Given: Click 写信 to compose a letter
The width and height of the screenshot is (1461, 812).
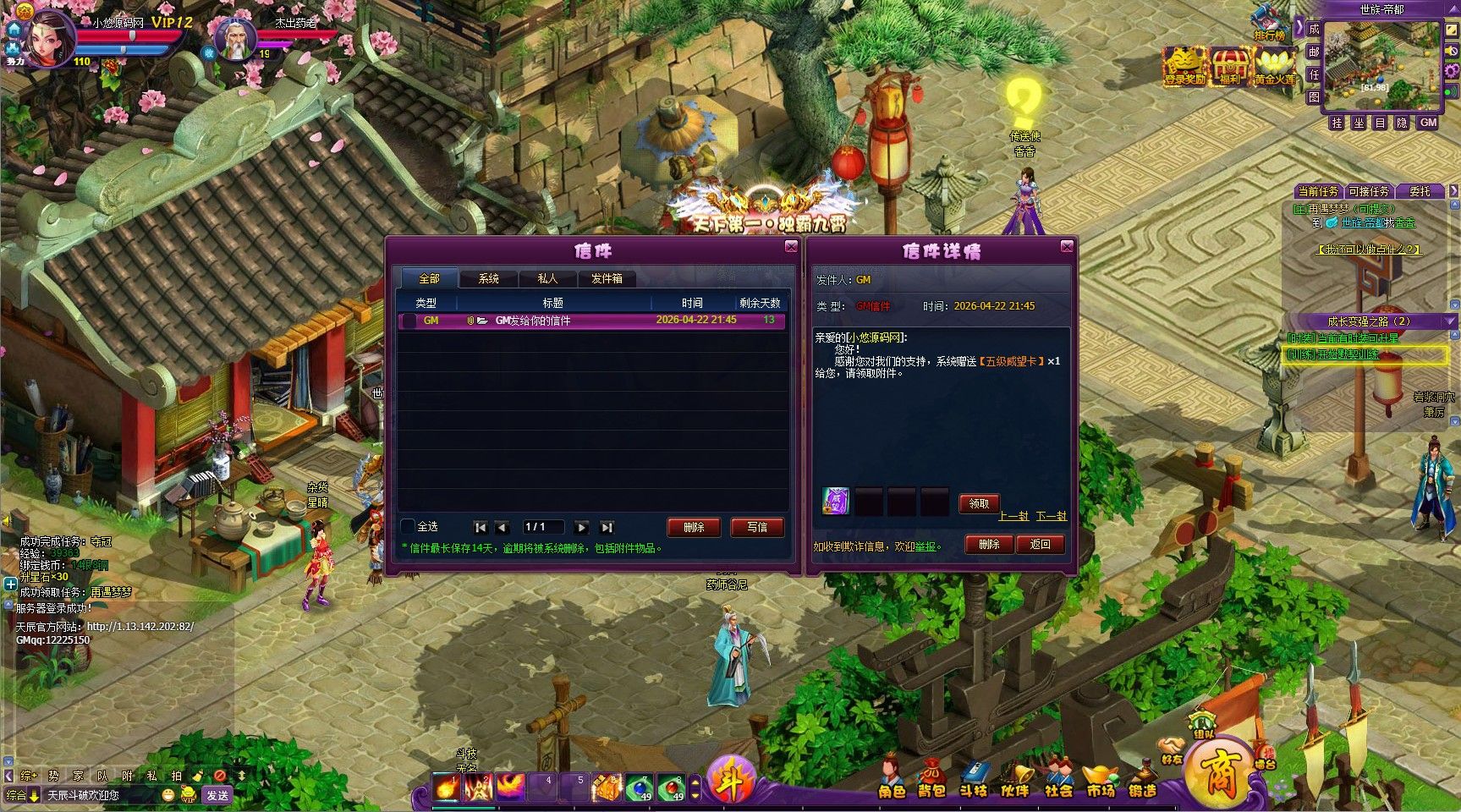Looking at the screenshot, I should tap(757, 527).
